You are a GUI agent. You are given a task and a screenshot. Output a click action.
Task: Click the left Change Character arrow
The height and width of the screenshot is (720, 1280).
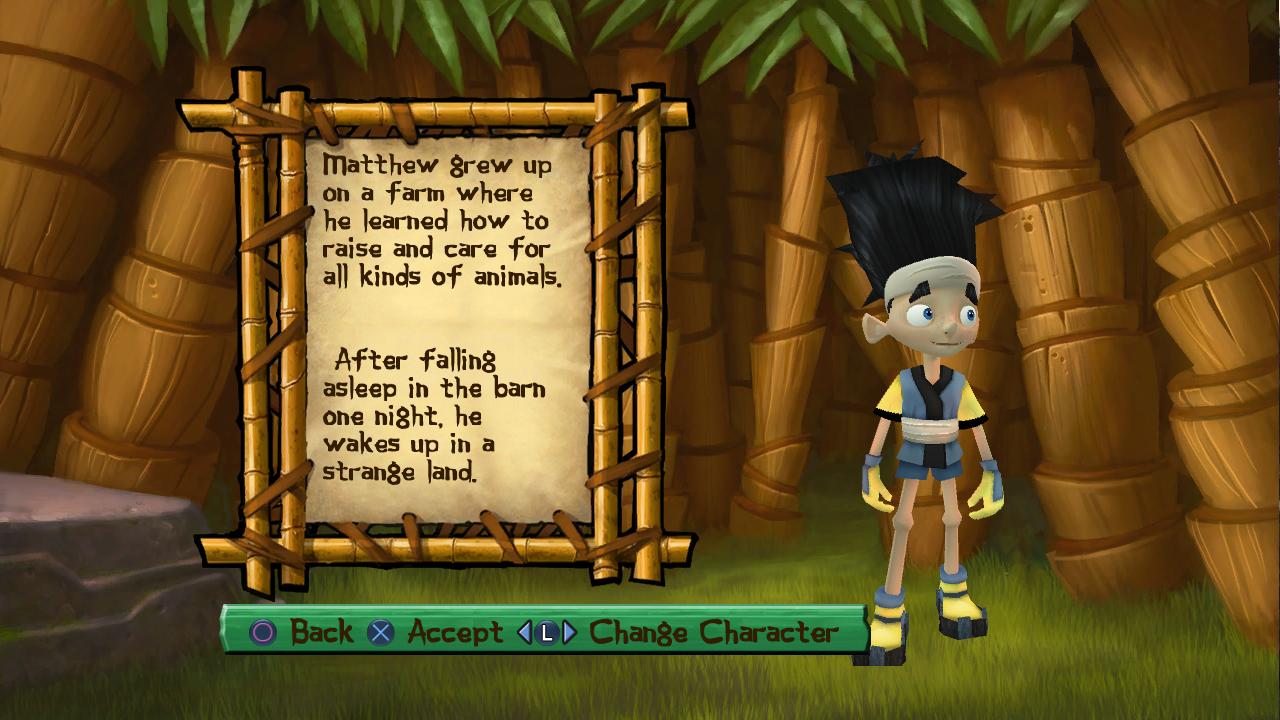click(x=524, y=632)
